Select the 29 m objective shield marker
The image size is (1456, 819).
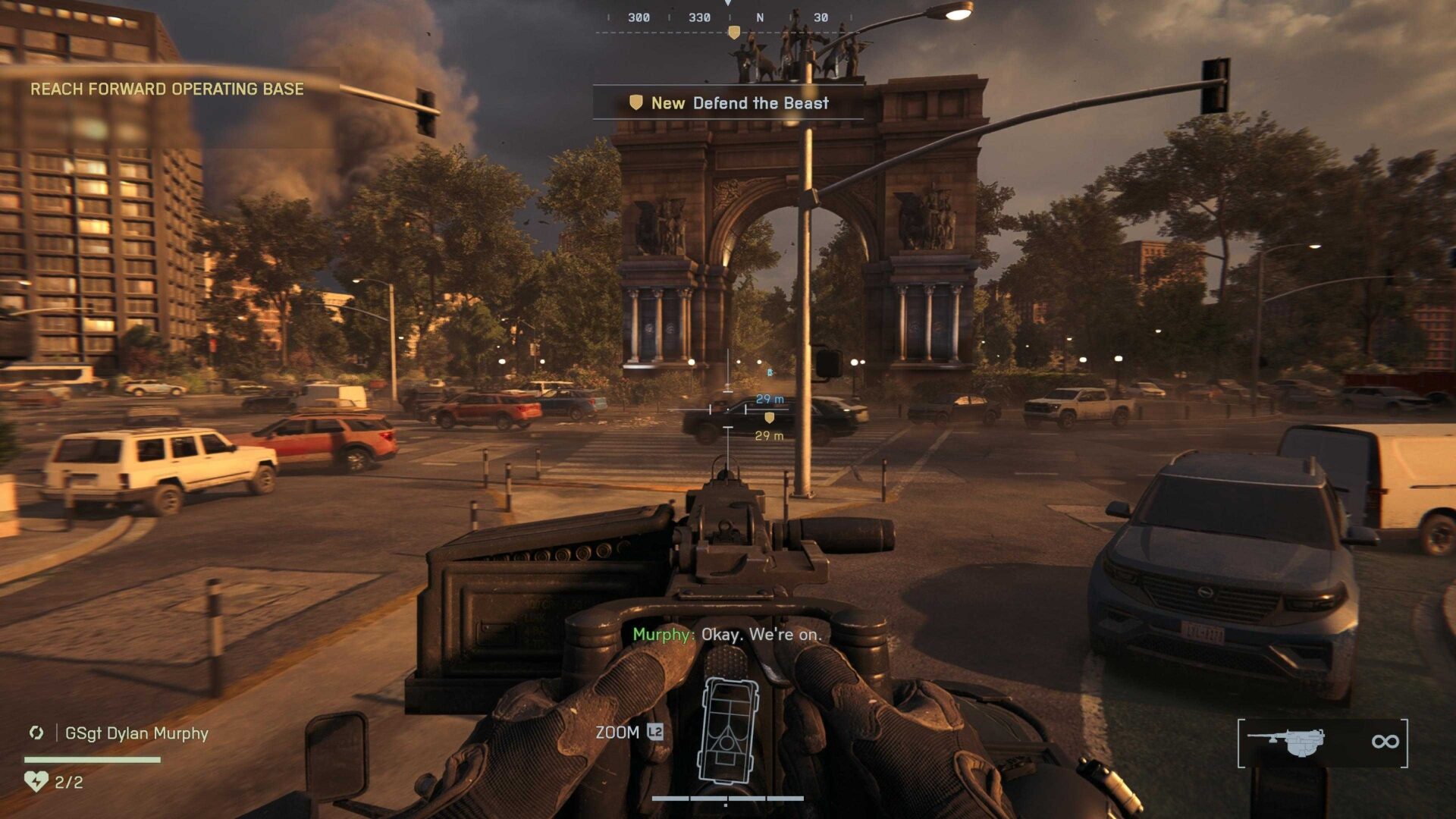pos(769,418)
